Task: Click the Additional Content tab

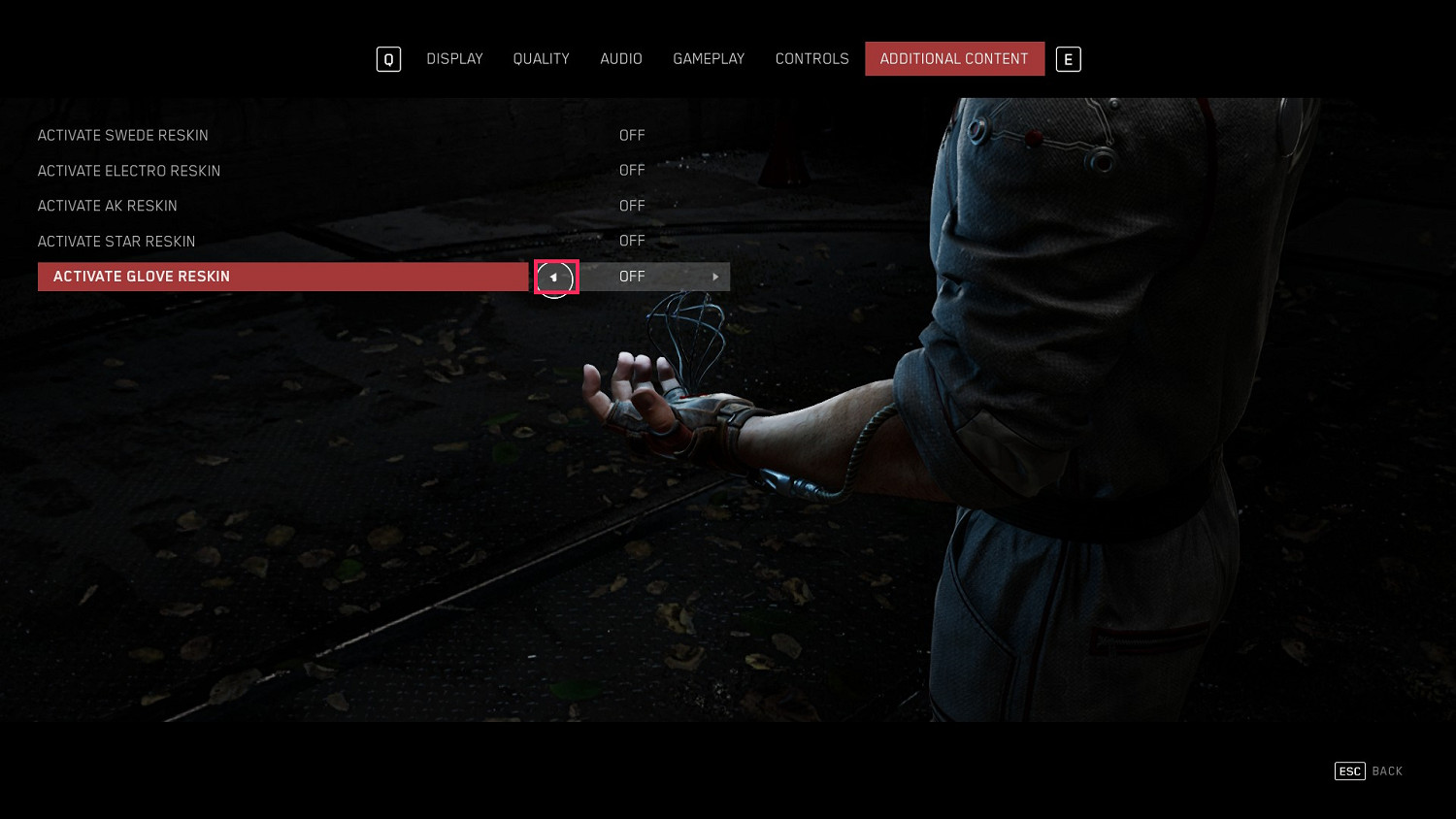Action: pyautogui.click(x=954, y=59)
